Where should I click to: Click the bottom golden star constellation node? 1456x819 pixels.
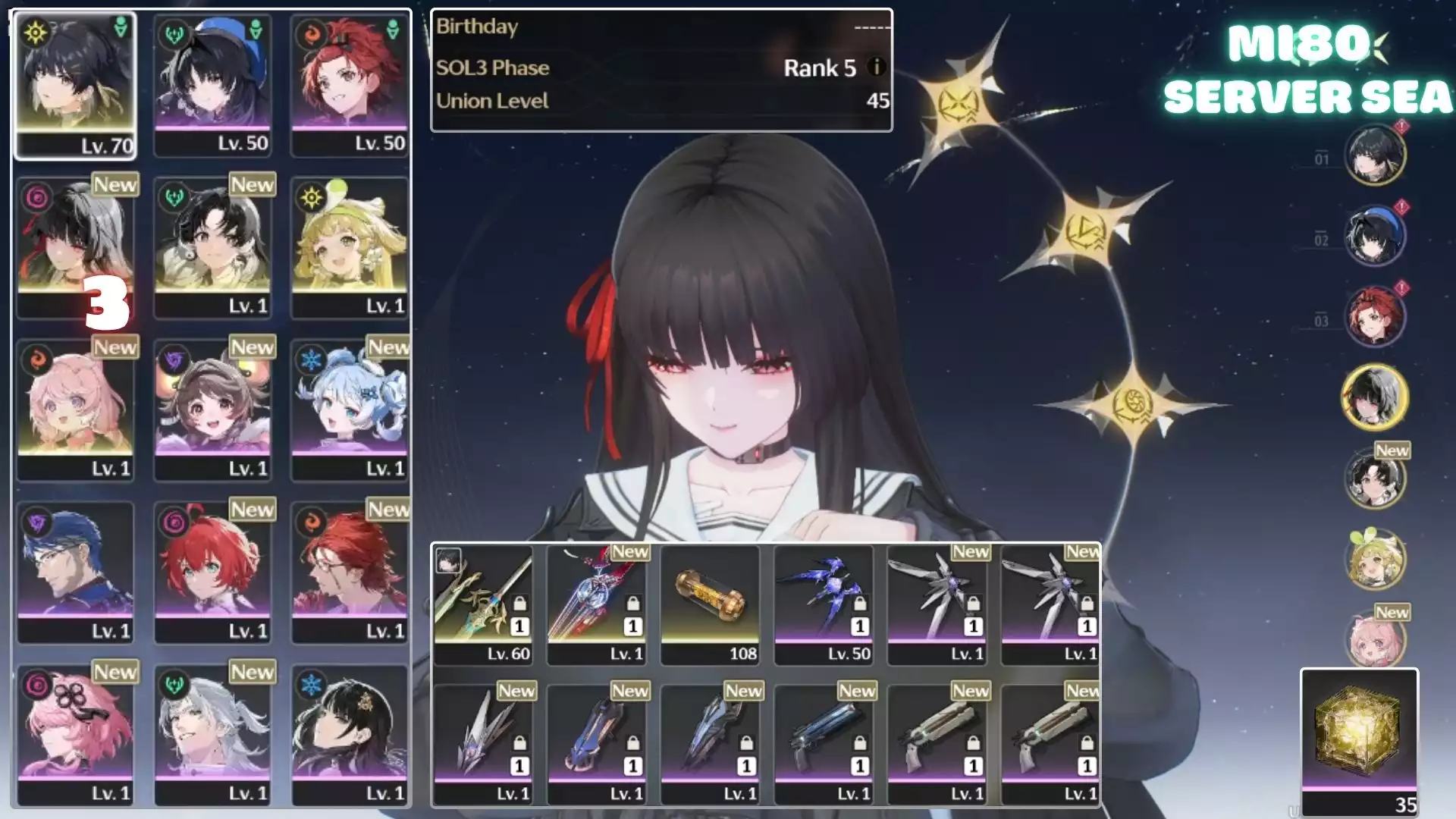pyautogui.click(x=1131, y=405)
